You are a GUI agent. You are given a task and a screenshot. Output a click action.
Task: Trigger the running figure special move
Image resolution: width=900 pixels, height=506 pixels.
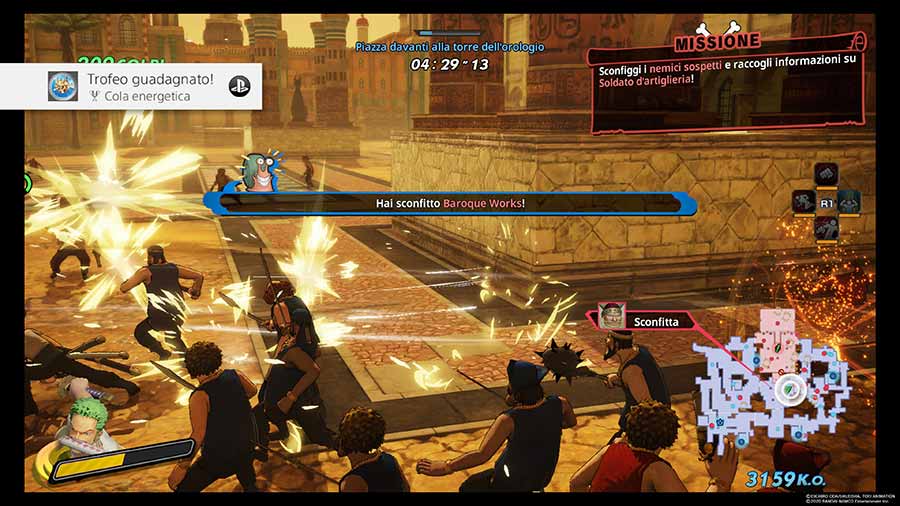pyautogui.click(x=803, y=202)
